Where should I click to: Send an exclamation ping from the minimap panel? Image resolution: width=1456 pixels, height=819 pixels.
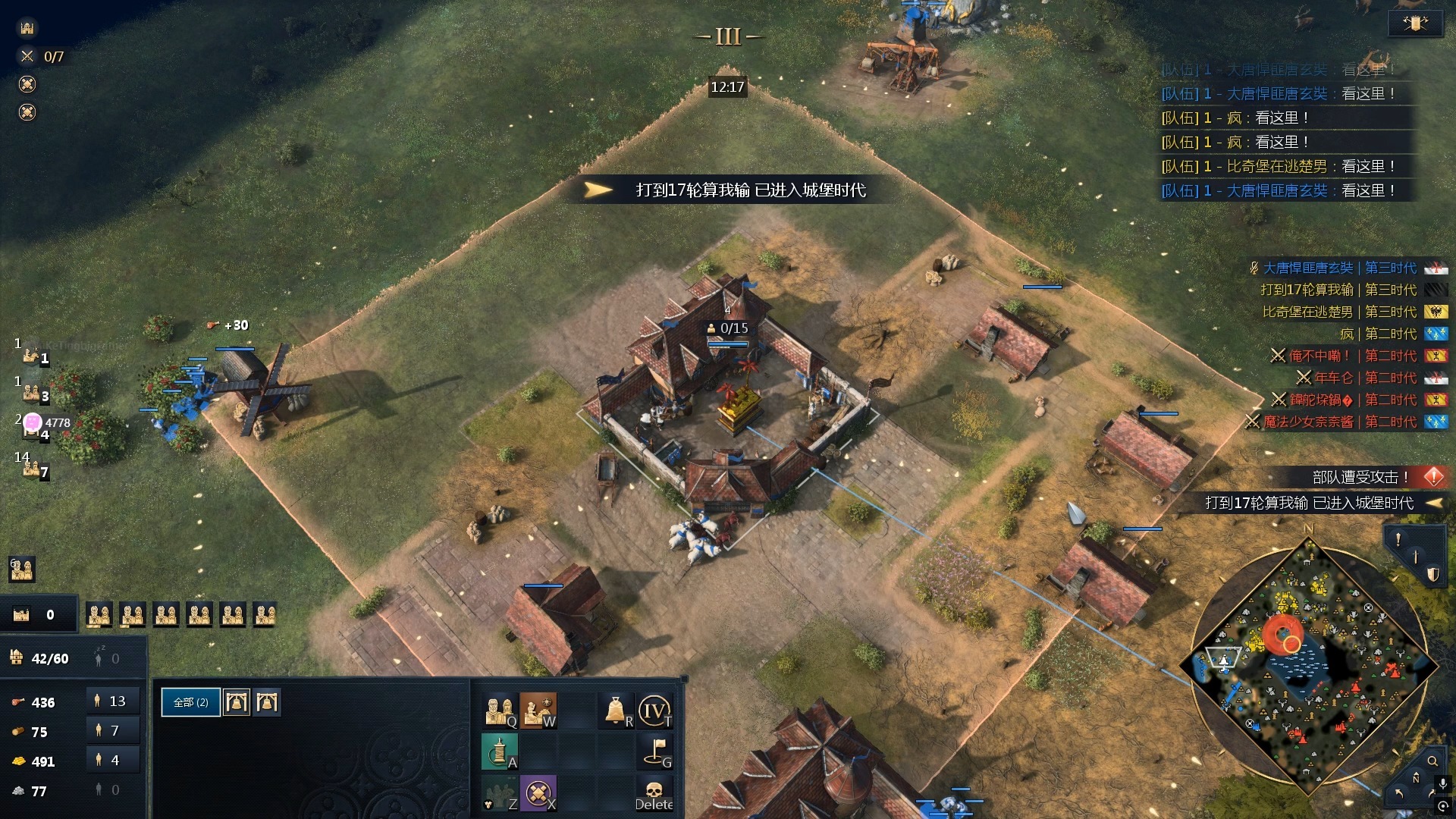[1398, 539]
